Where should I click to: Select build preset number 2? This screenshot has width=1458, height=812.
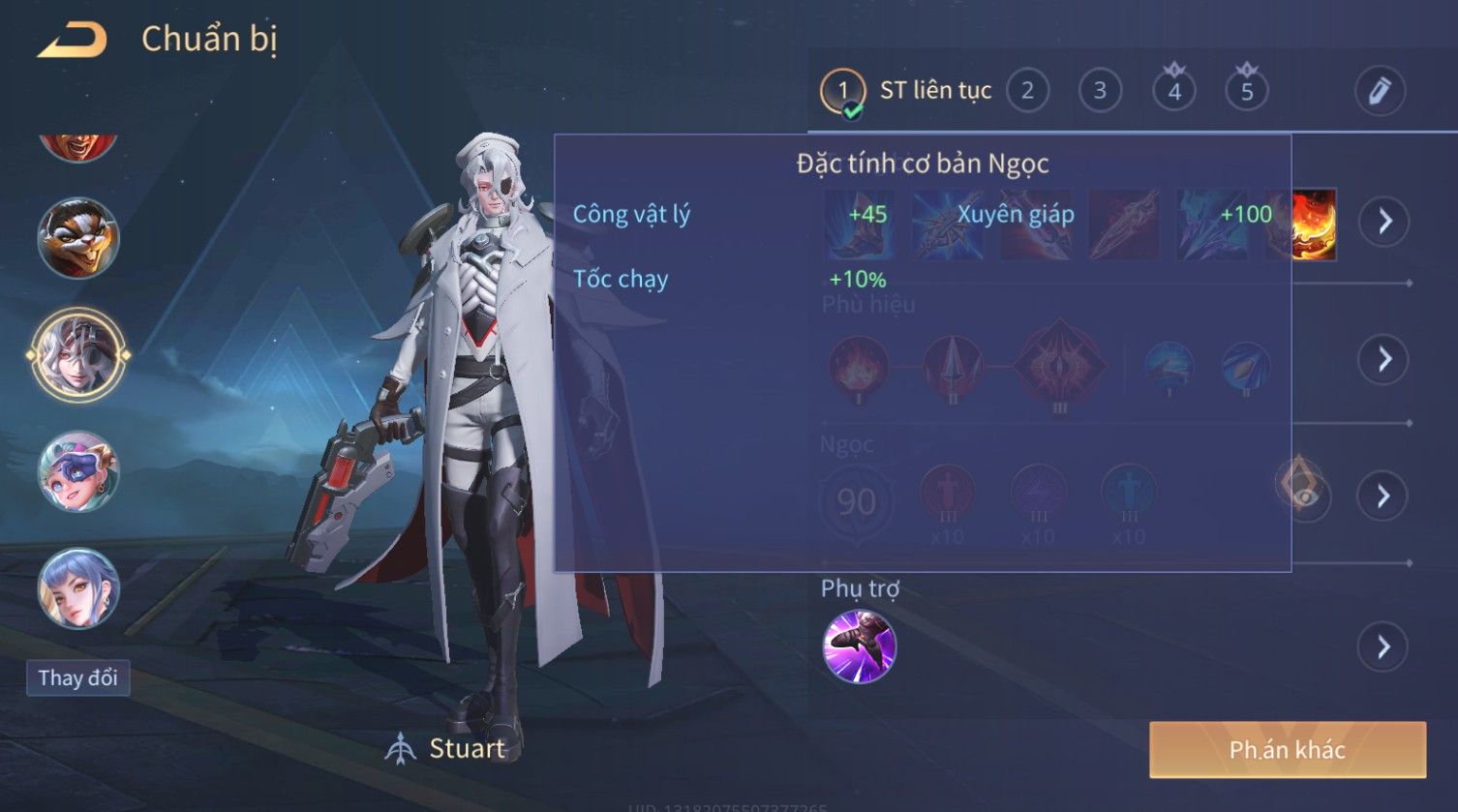point(1027,91)
